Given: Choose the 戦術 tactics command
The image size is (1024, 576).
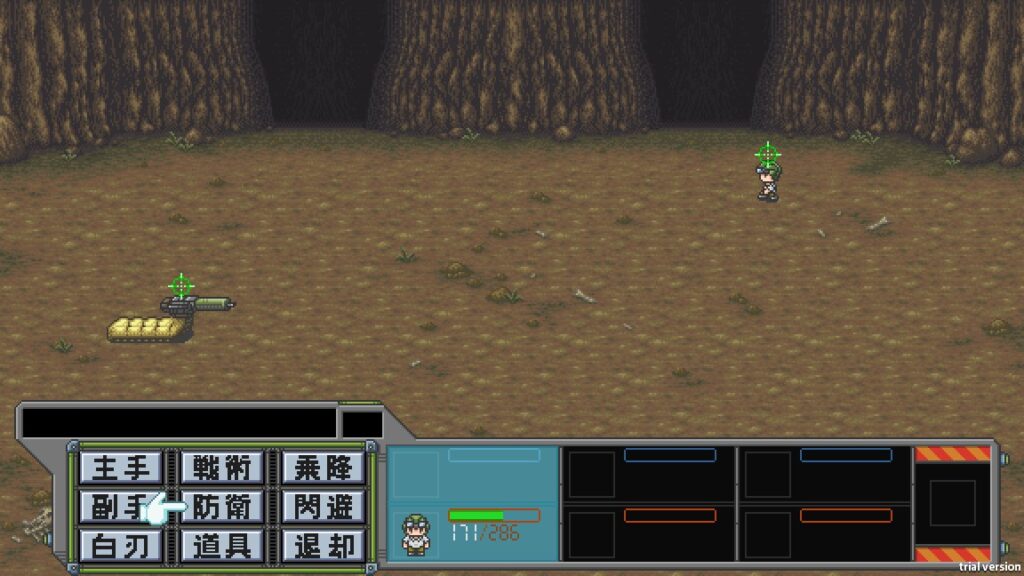Looking at the screenshot, I should click(x=222, y=467).
